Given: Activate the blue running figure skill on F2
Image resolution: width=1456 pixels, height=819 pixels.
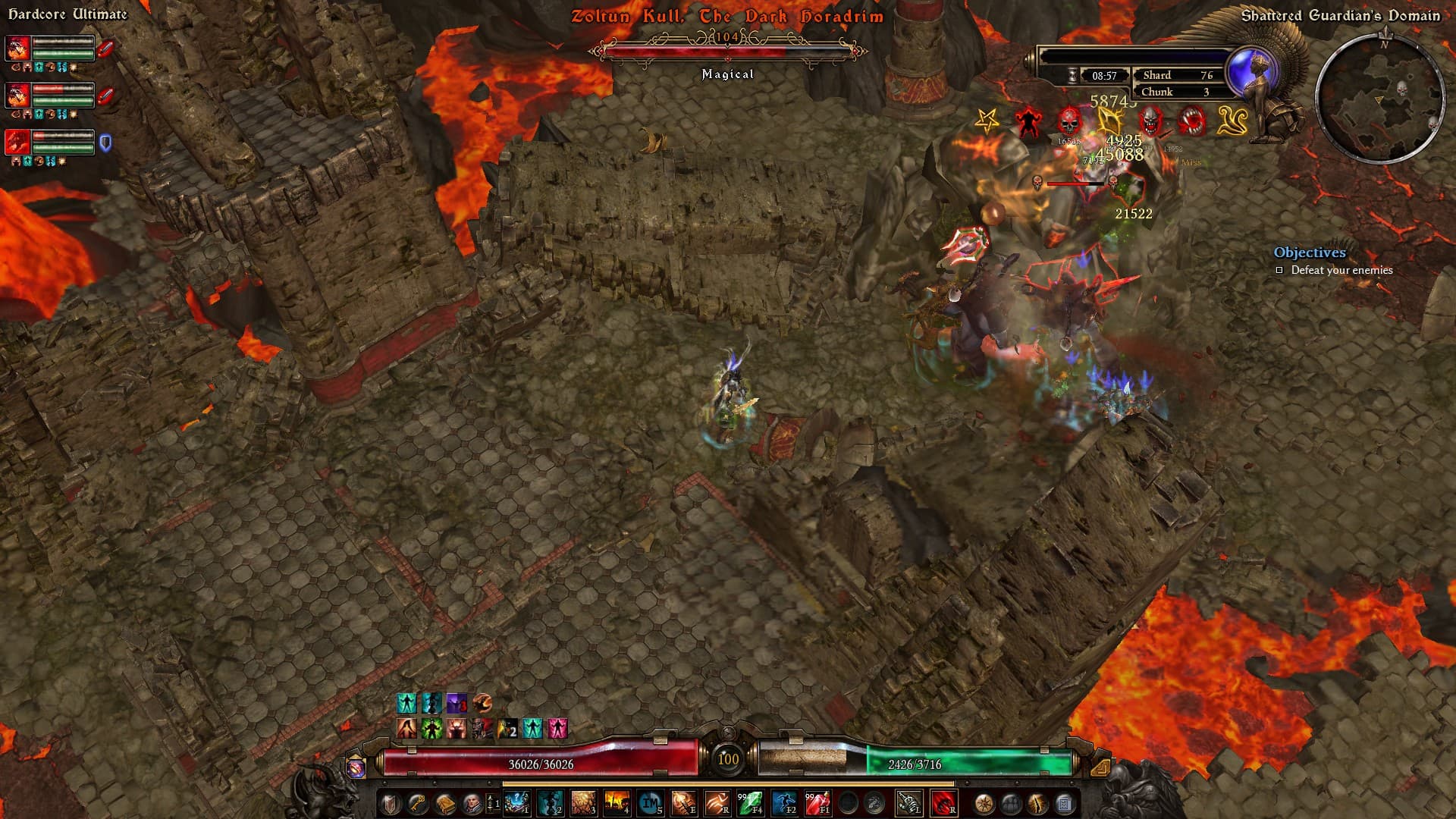Looking at the screenshot, I should pyautogui.click(x=783, y=802).
